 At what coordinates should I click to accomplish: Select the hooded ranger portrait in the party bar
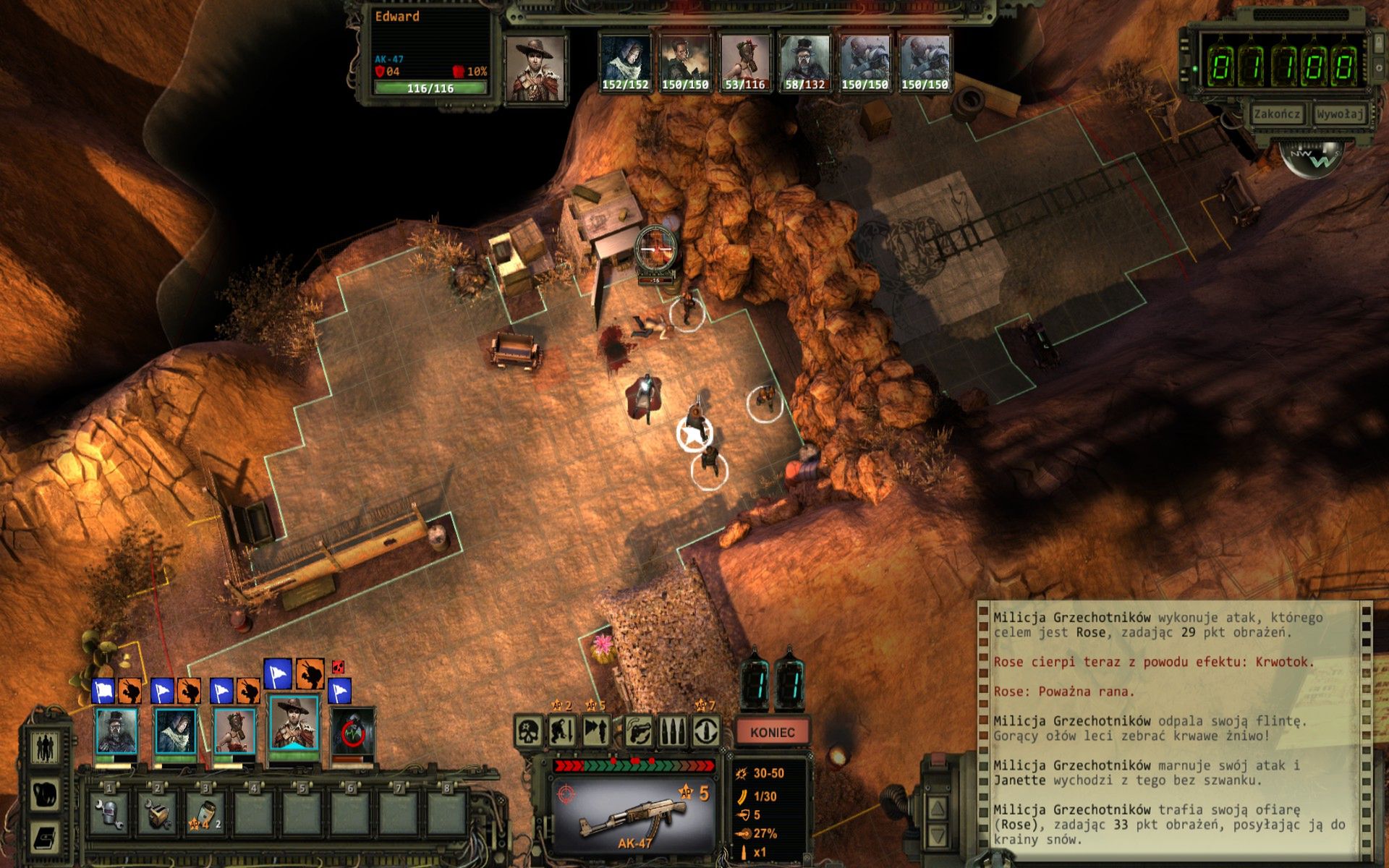175,731
